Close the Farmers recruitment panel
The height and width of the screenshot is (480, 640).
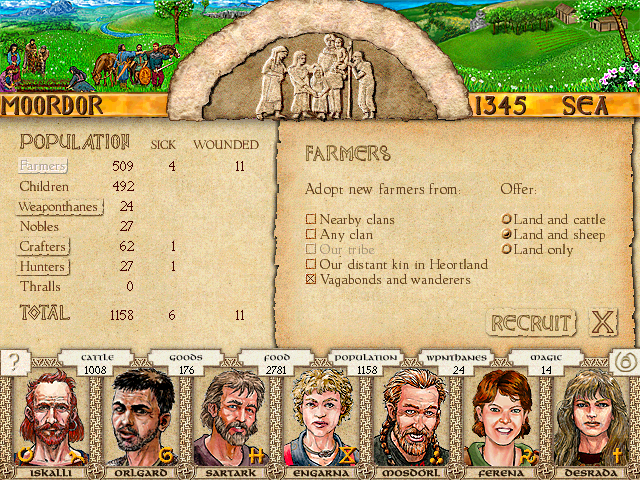pyautogui.click(x=602, y=323)
